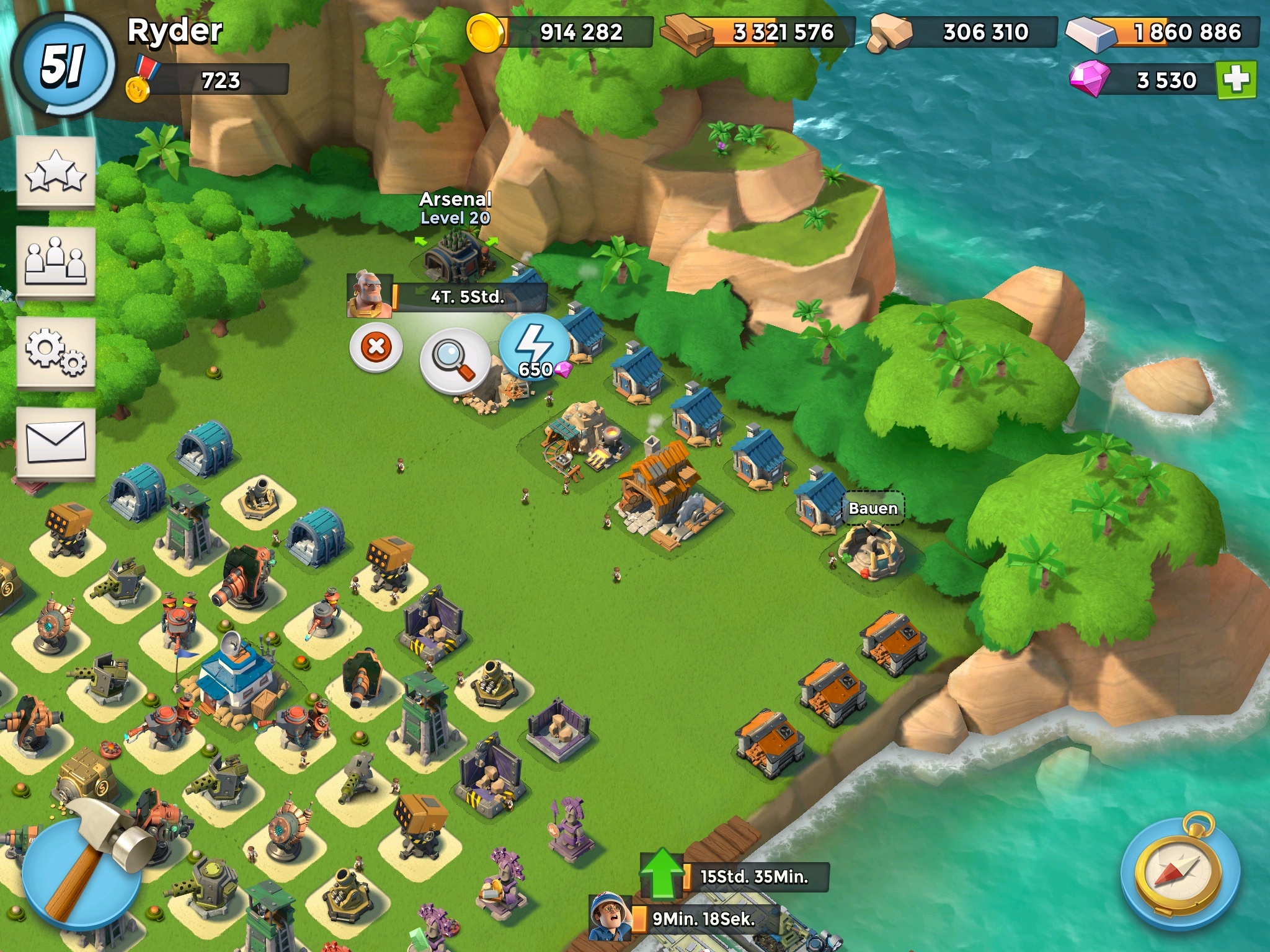Open the gear settings menu
Screen dimensions: 1270x952
(x=56, y=353)
